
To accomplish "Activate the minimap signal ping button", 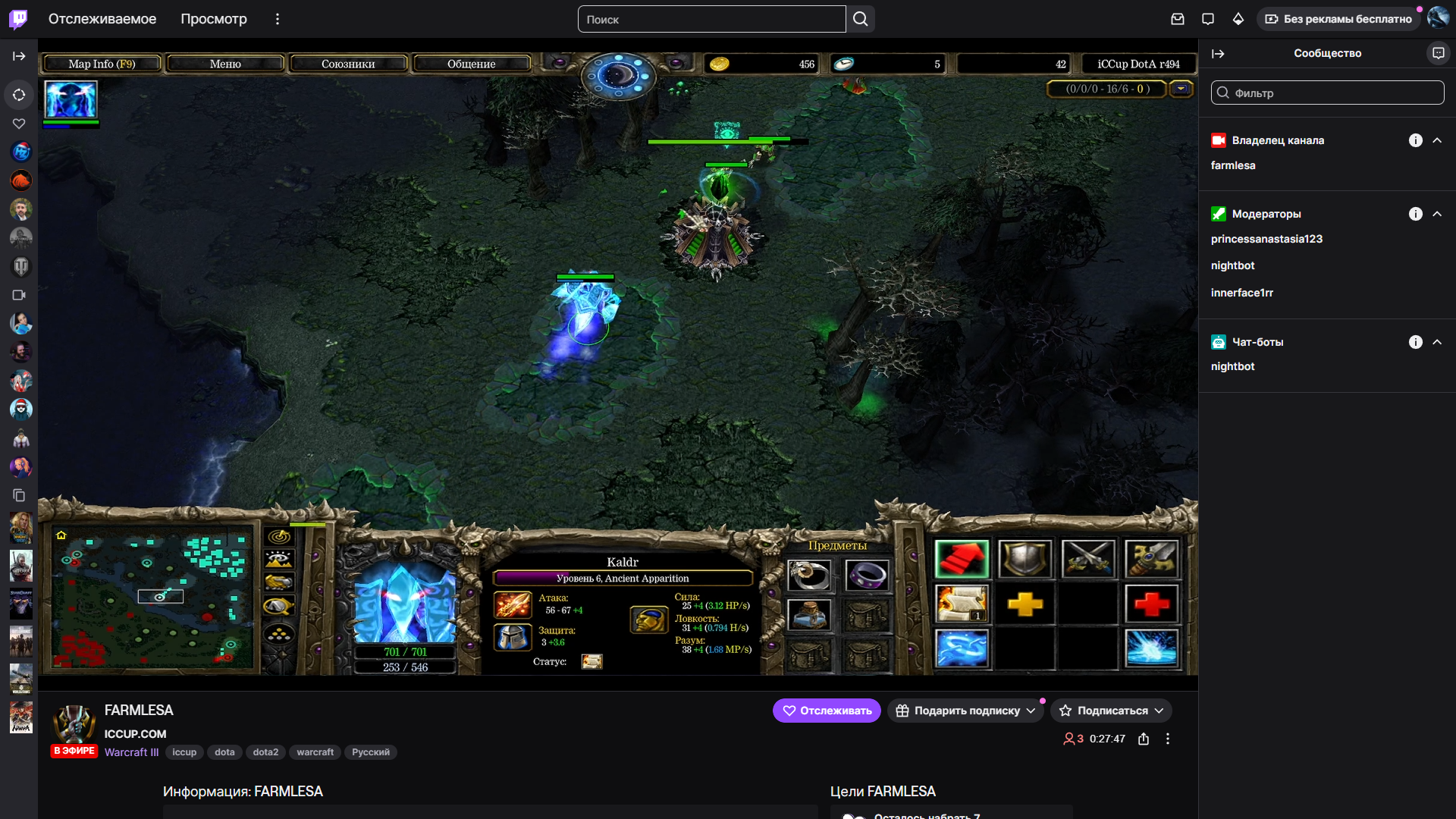I will (279, 537).
